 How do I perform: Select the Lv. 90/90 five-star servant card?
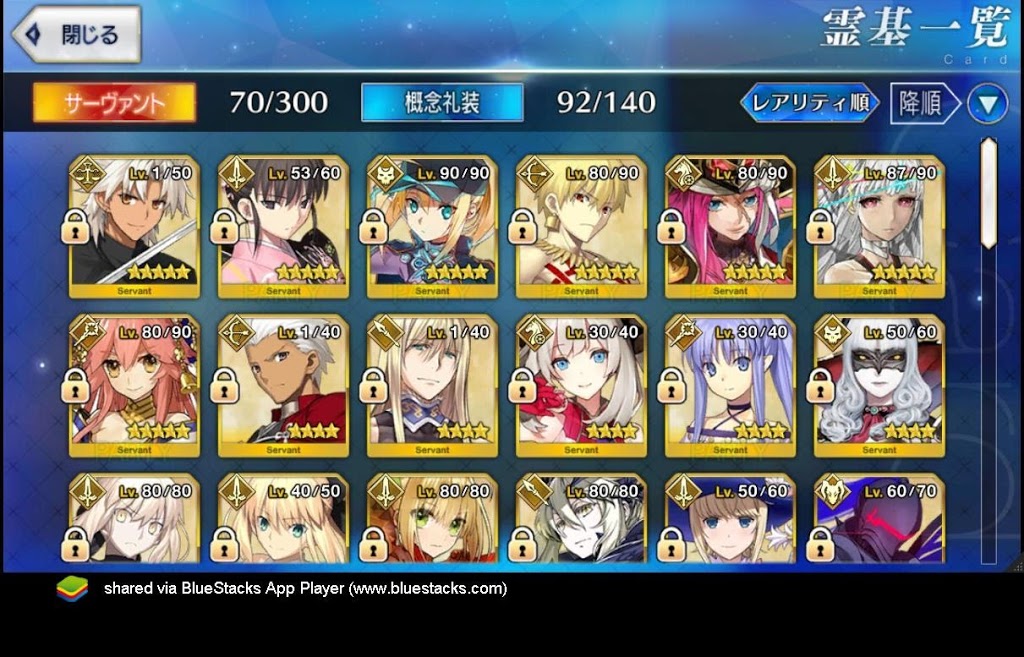point(433,227)
